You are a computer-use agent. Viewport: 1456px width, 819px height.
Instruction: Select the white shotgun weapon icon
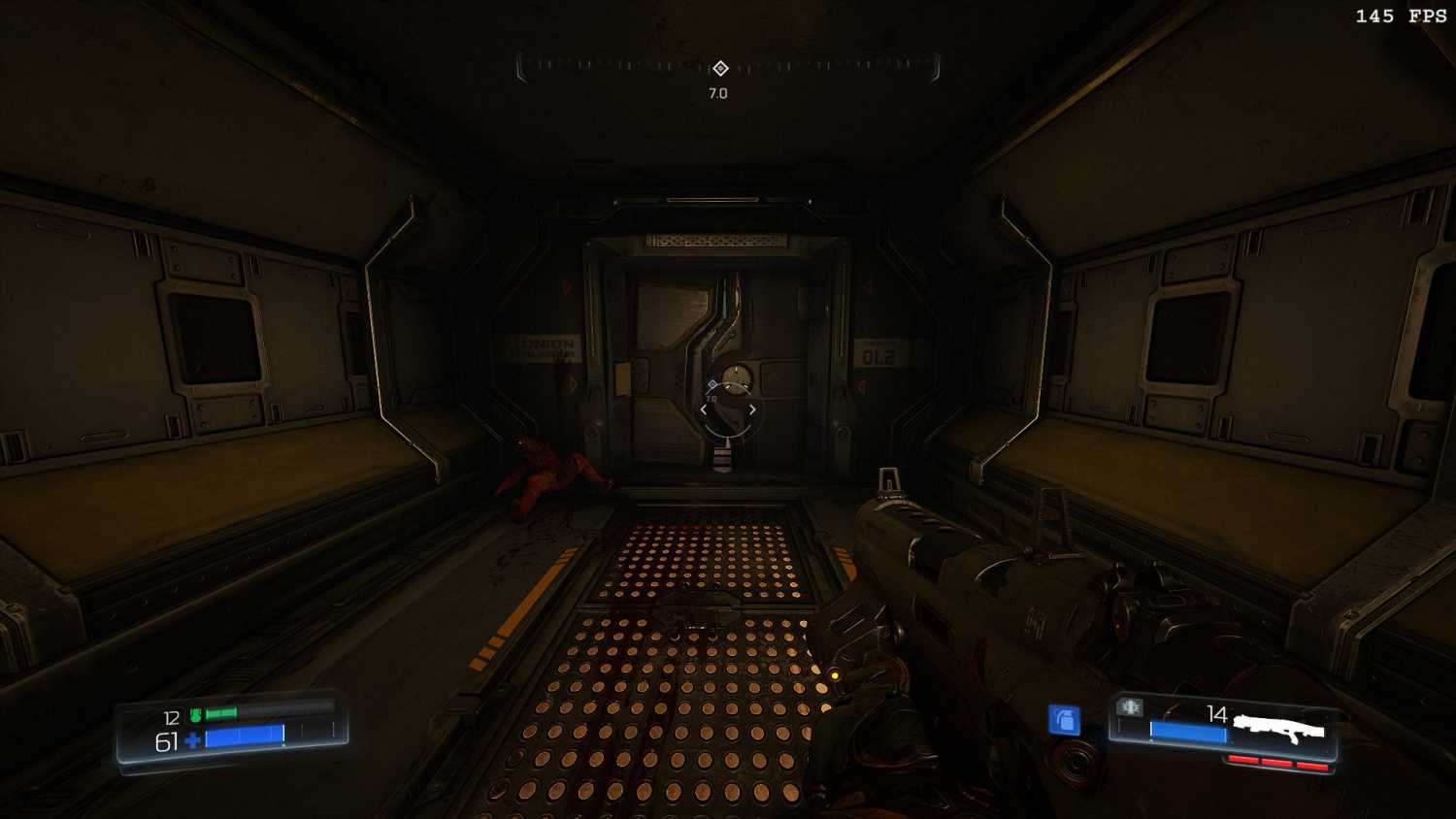tap(1278, 728)
